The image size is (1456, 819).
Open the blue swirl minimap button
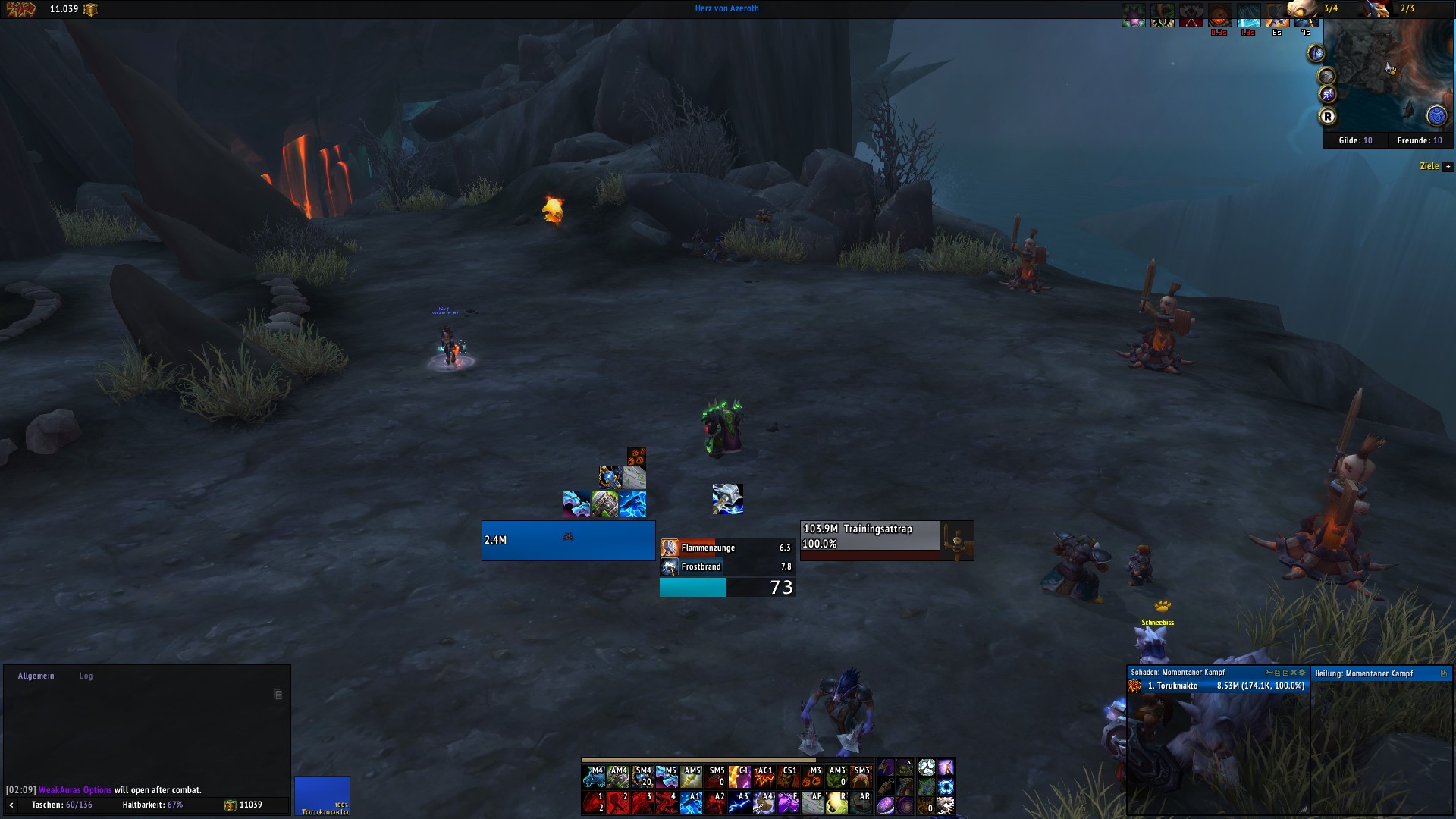(x=1436, y=116)
